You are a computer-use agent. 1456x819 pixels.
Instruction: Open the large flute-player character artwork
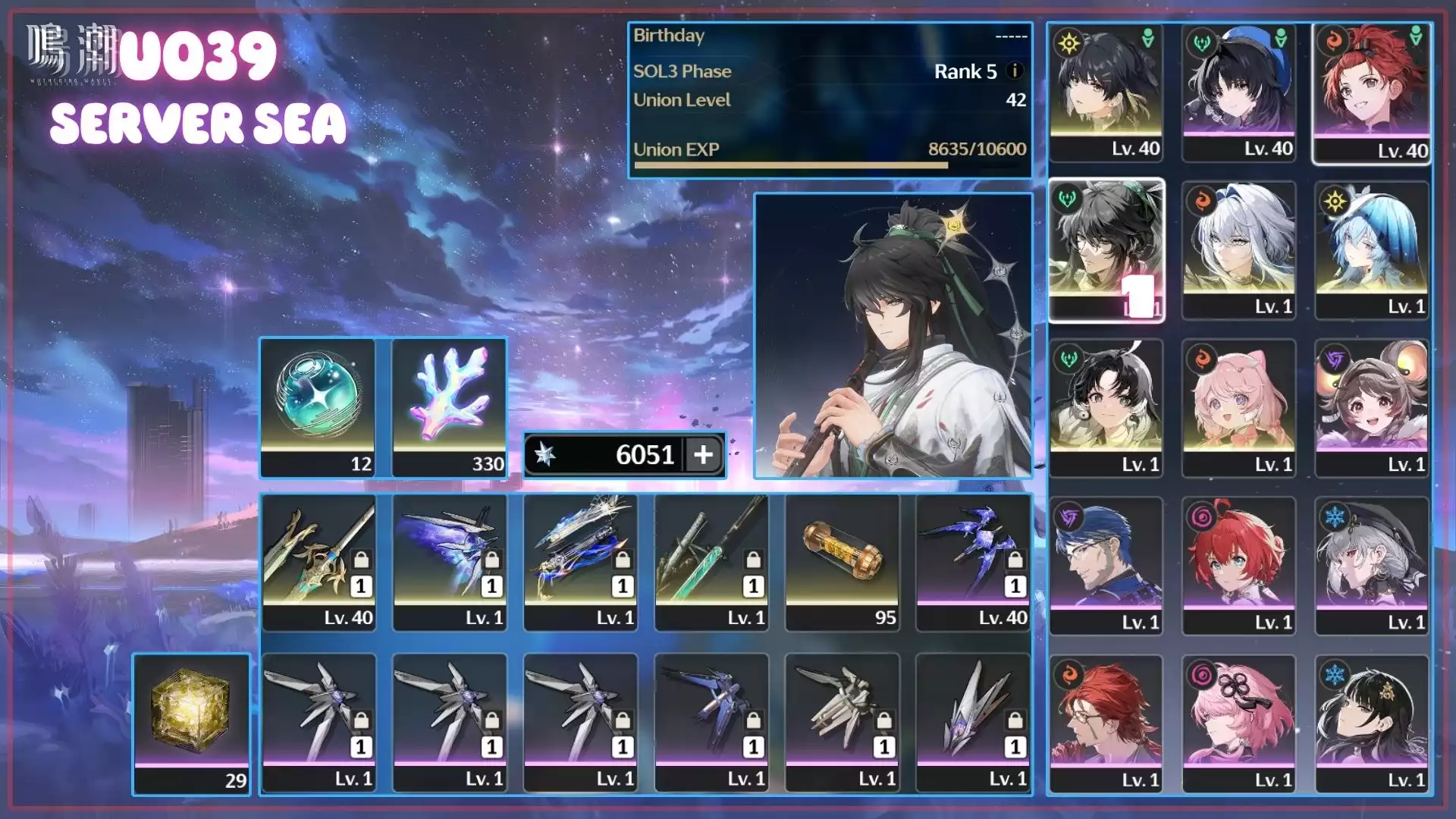point(893,336)
